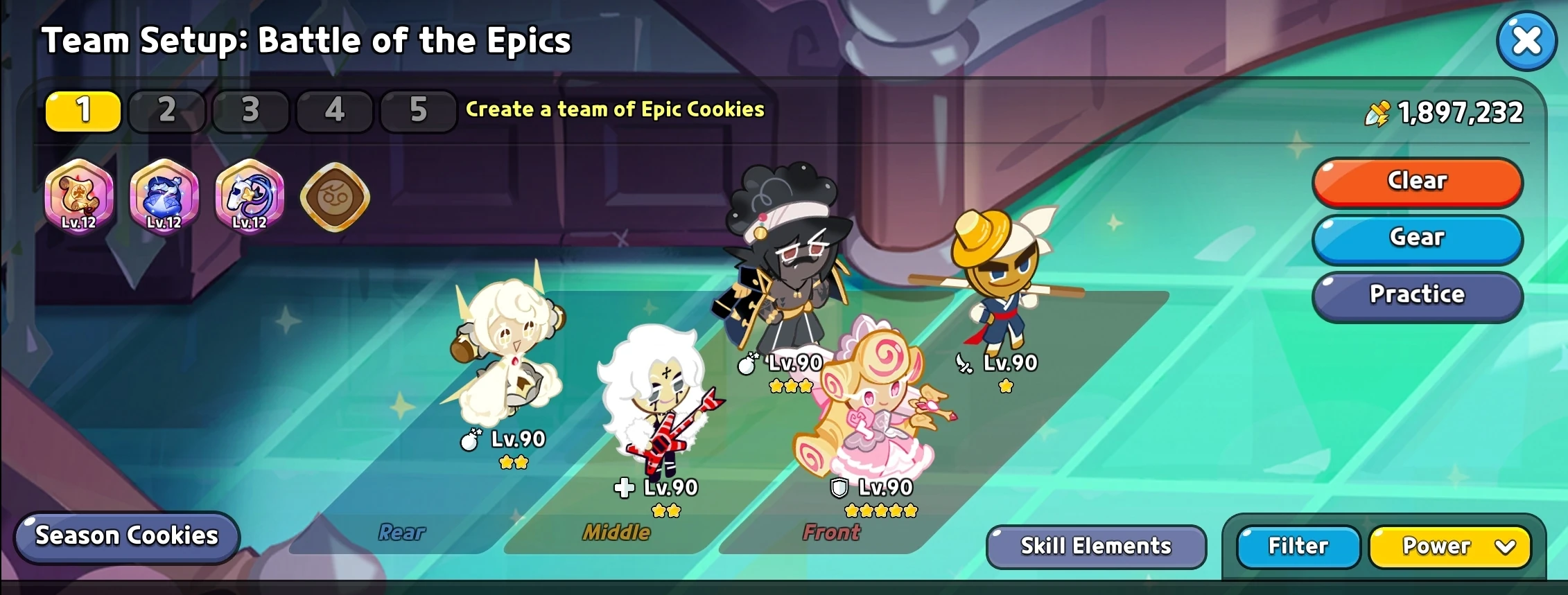Open the Gear menu

[x=1416, y=238]
